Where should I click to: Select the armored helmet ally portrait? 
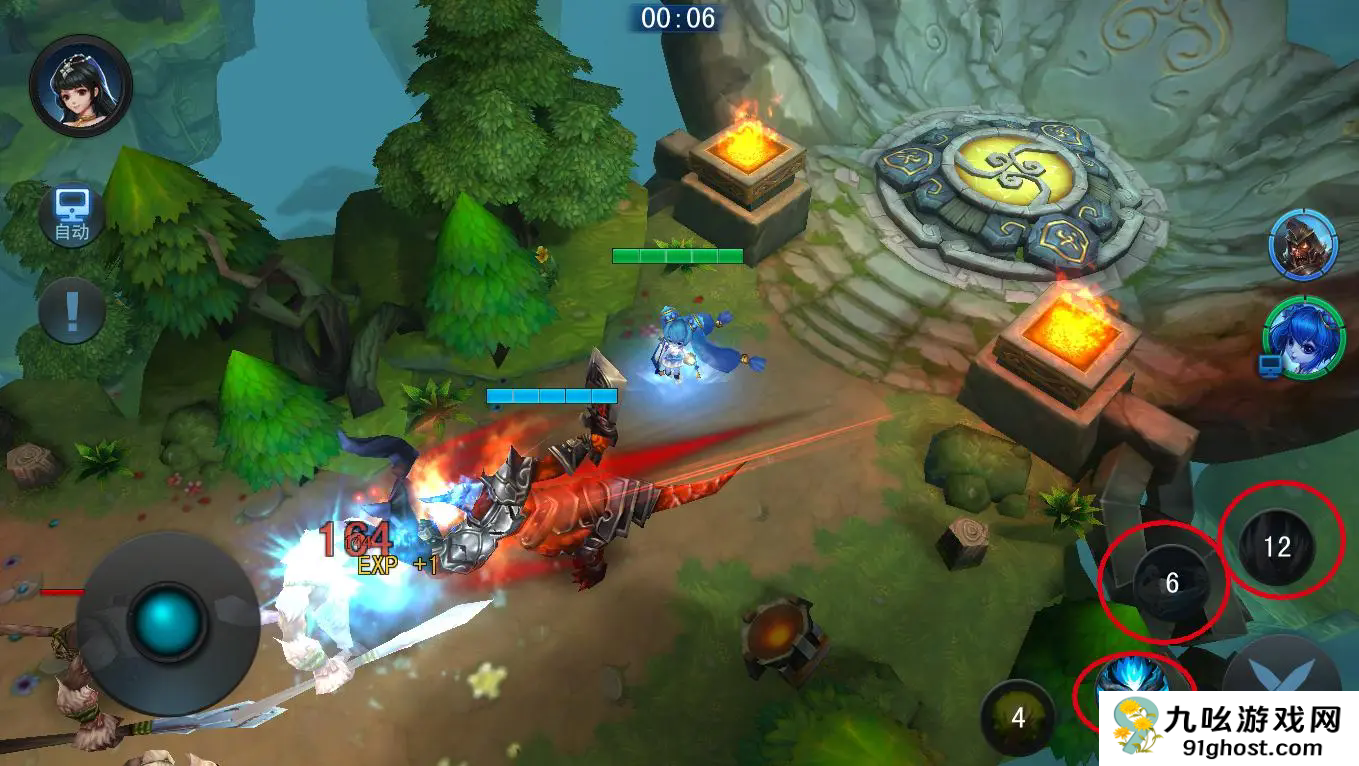(x=1303, y=246)
